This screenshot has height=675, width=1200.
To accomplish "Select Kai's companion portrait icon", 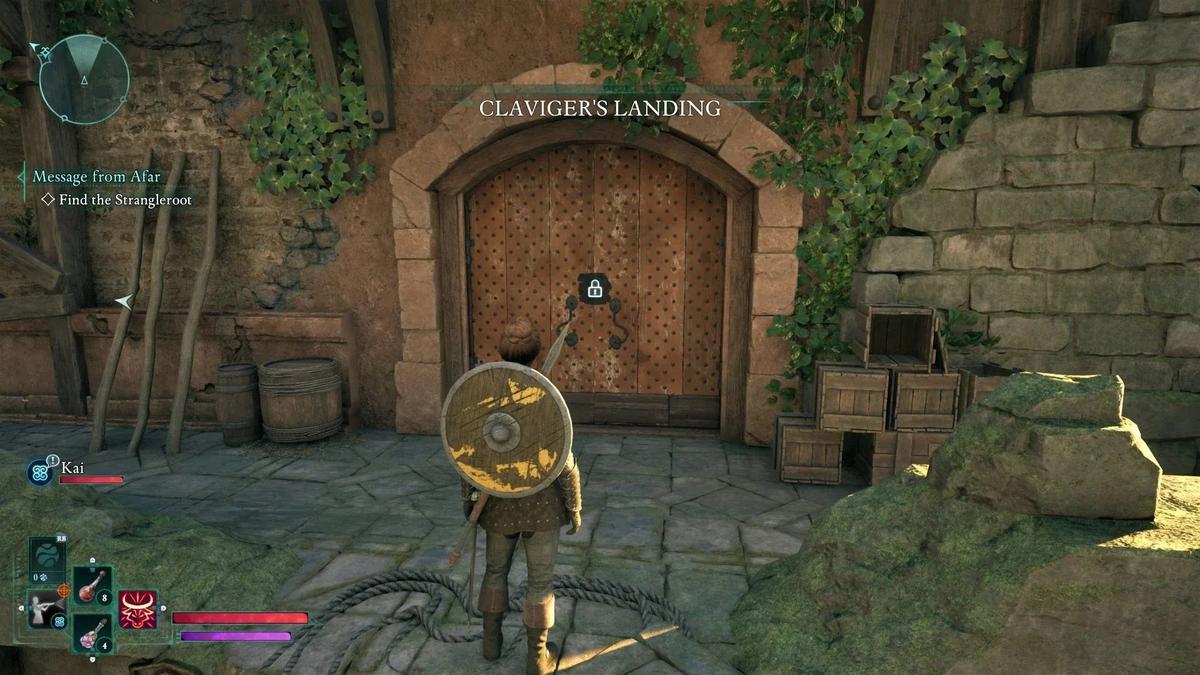I will click(42, 472).
